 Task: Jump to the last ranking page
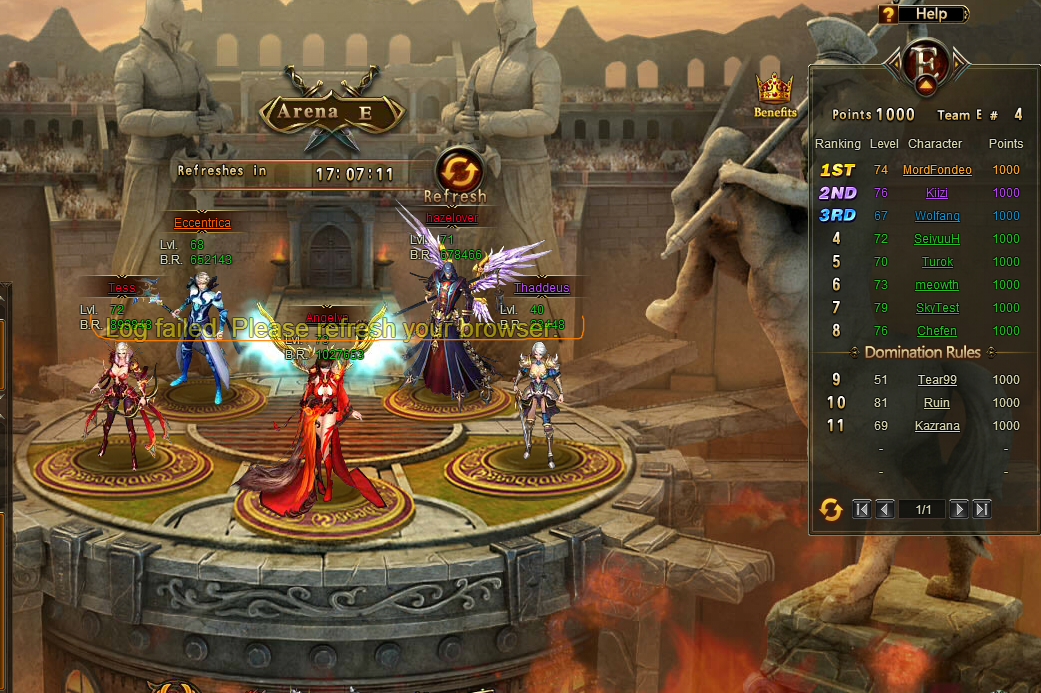(982, 510)
